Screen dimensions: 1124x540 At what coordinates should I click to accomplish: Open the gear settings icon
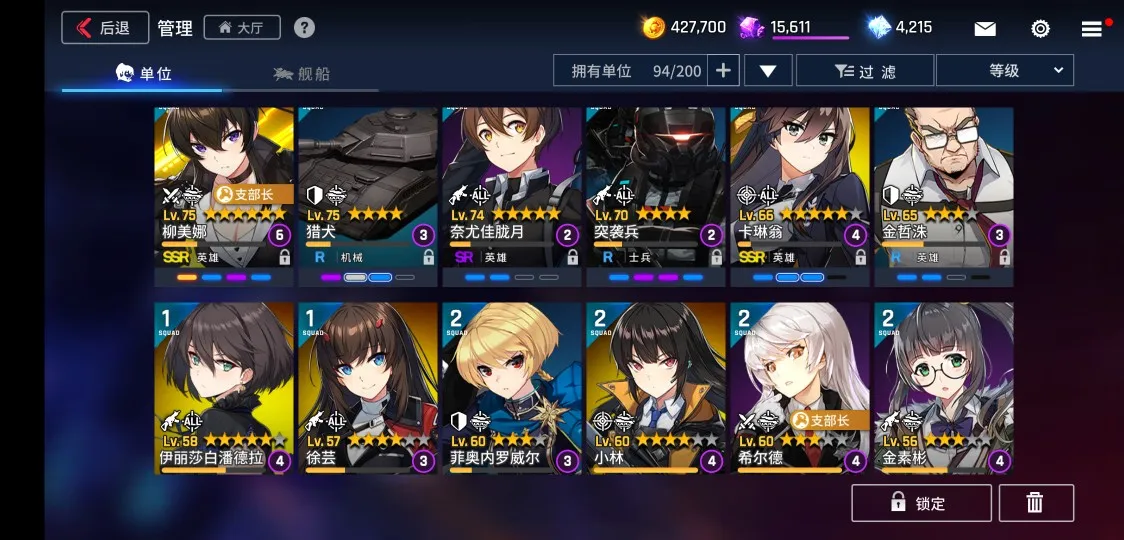click(1040, 29)
